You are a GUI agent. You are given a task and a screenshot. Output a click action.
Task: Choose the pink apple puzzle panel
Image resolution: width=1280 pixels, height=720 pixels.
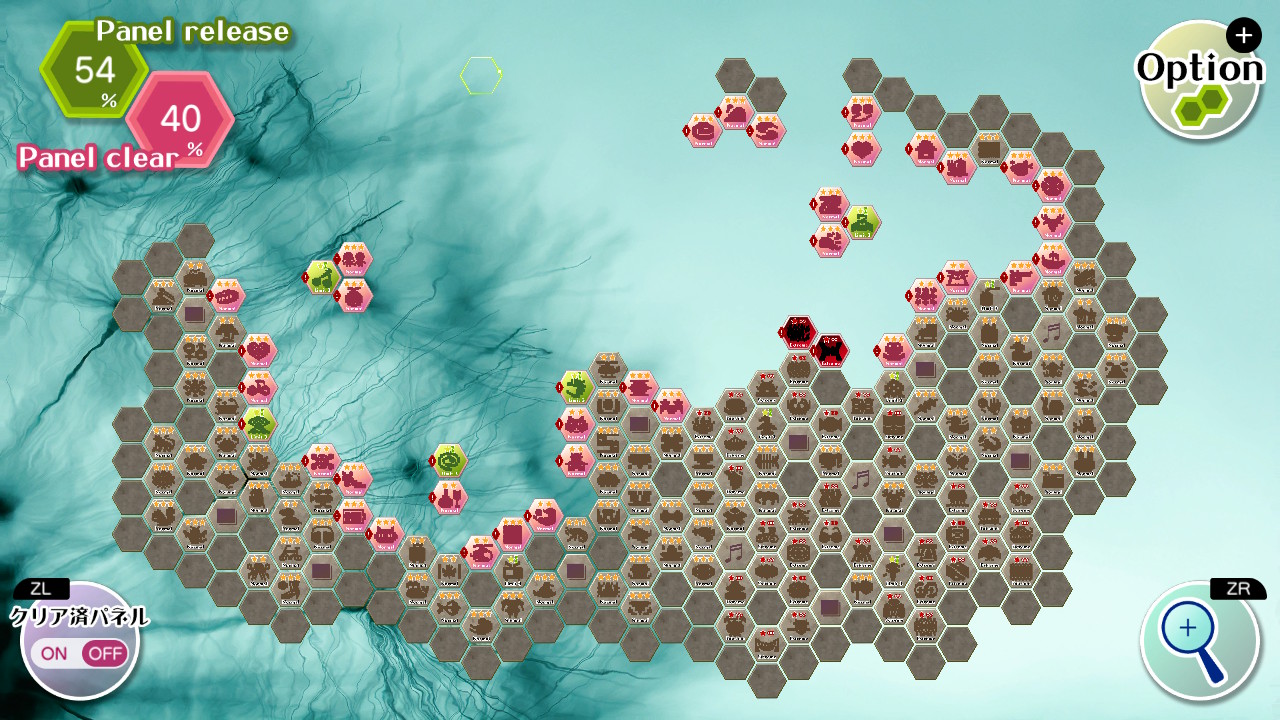[x=354, y=296]
